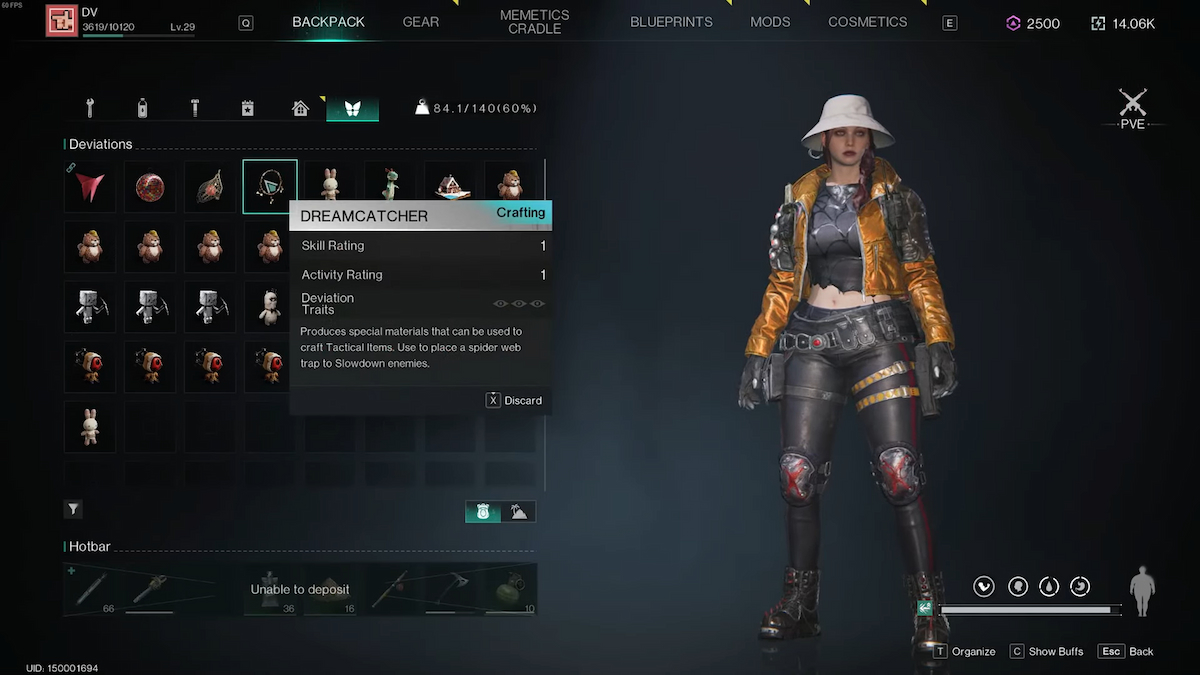The height and width of the screenshot is (675, 1200).
Task: Open the inventory filter funnel button
Action: click(x=73, y=510)
